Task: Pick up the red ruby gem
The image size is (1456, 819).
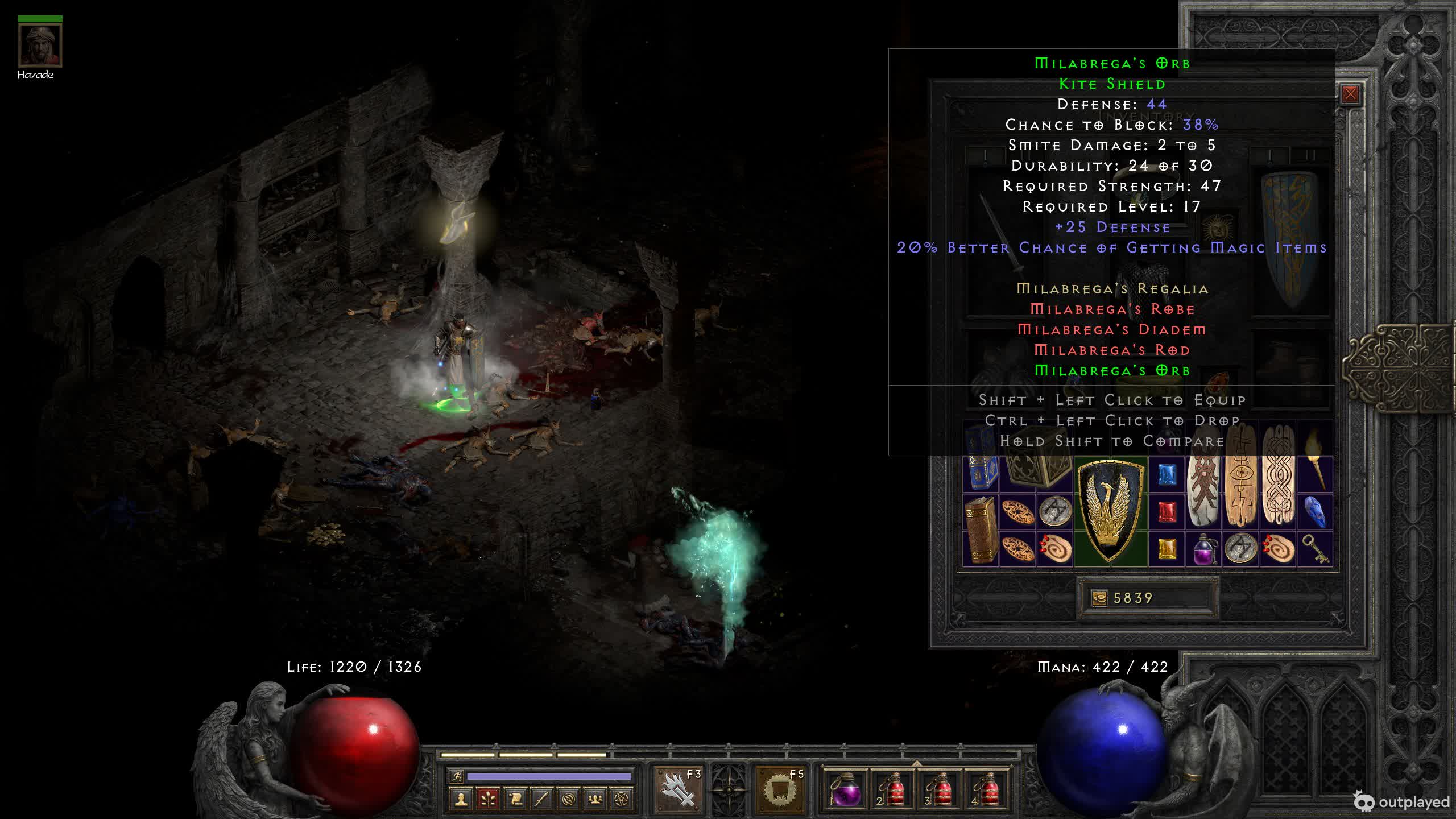Action: (1167, 512)
